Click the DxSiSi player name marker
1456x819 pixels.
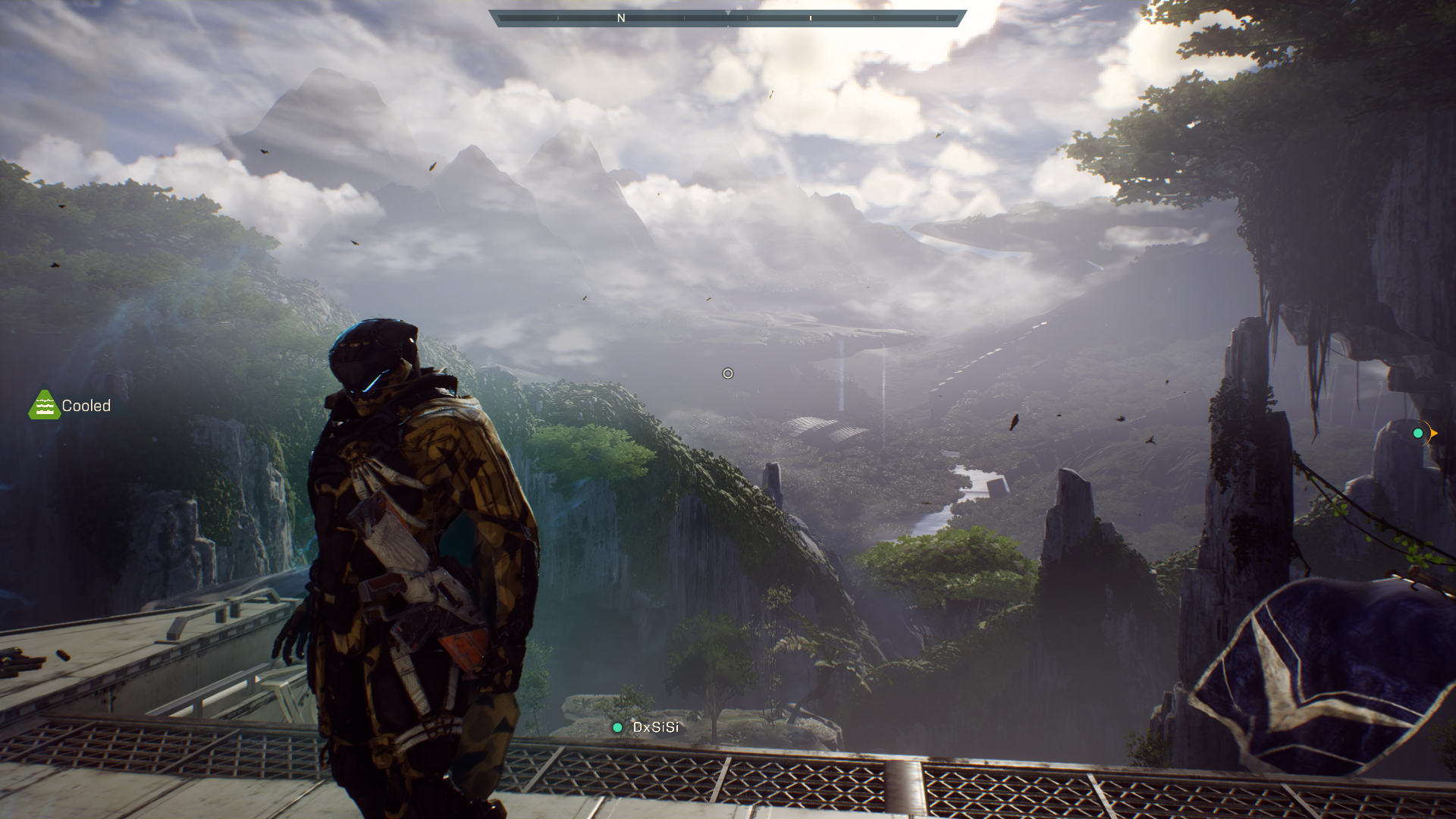[x=646, y=727]
